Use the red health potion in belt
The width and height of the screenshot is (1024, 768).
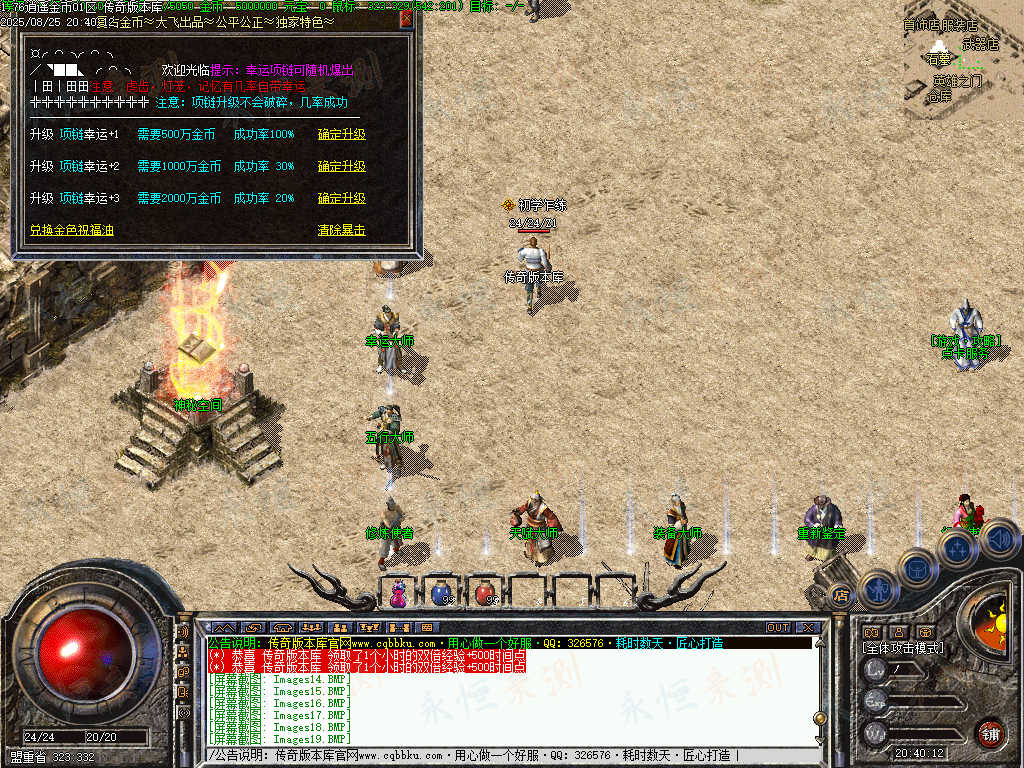[485, 593]
